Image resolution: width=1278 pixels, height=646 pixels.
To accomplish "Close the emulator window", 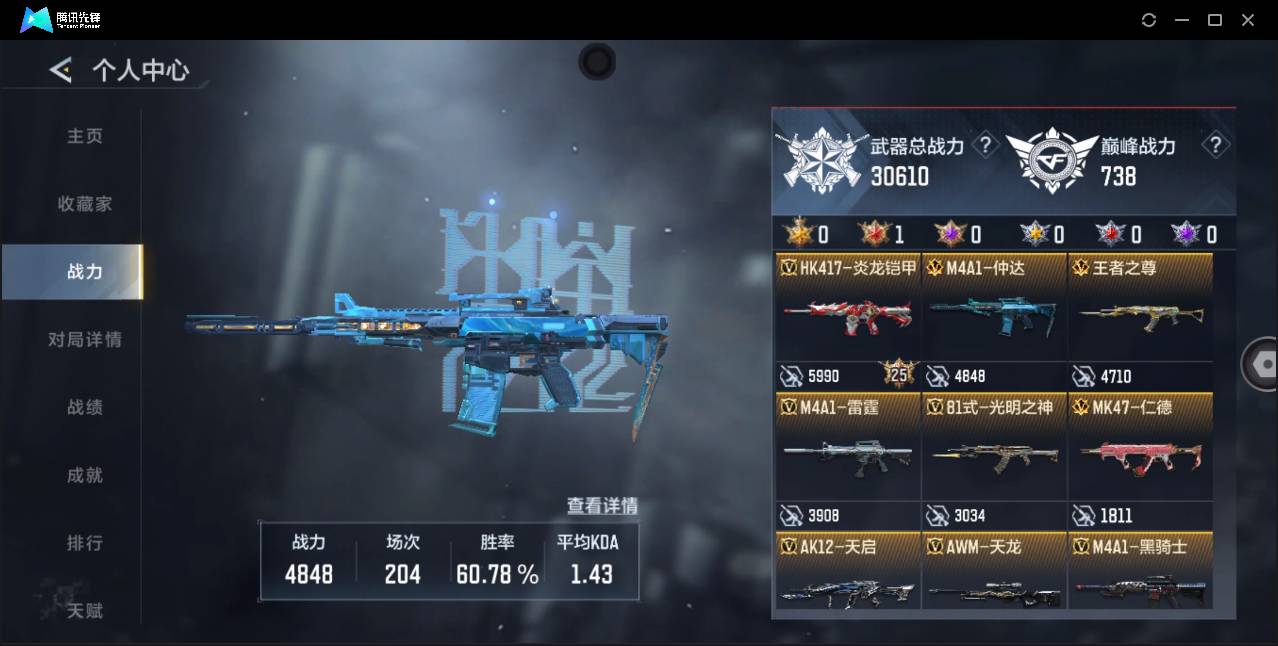I will coord(1248,20).
